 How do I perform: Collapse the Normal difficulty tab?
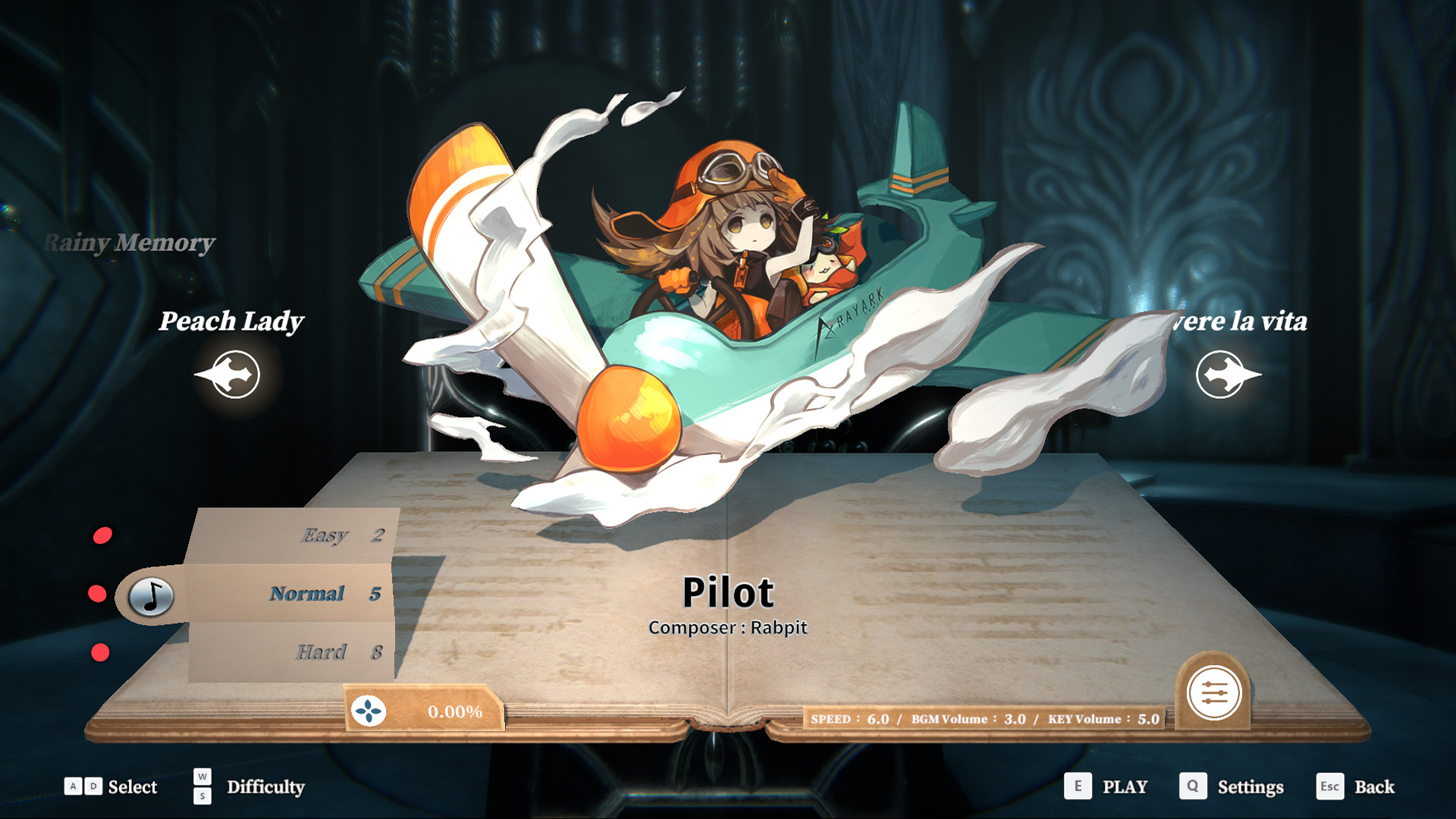[x=307, y=594]
